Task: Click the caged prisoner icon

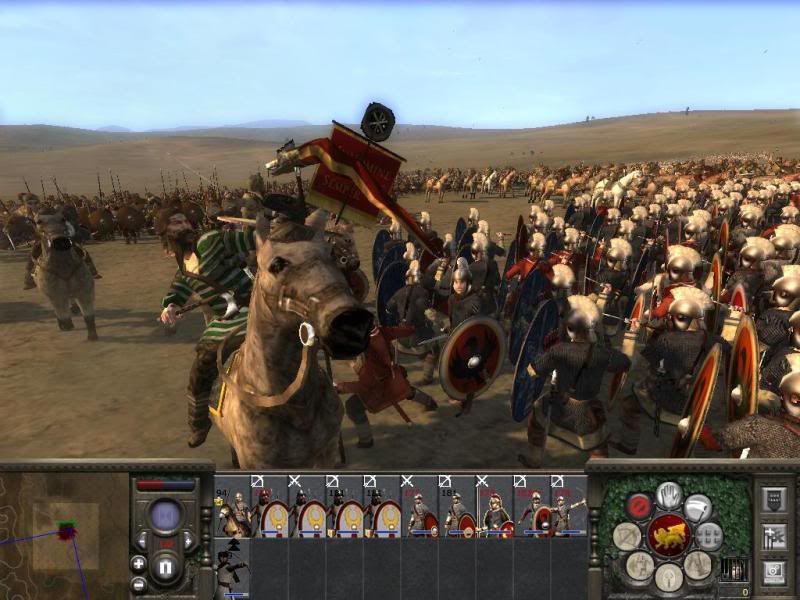Action: pos(733,570)
